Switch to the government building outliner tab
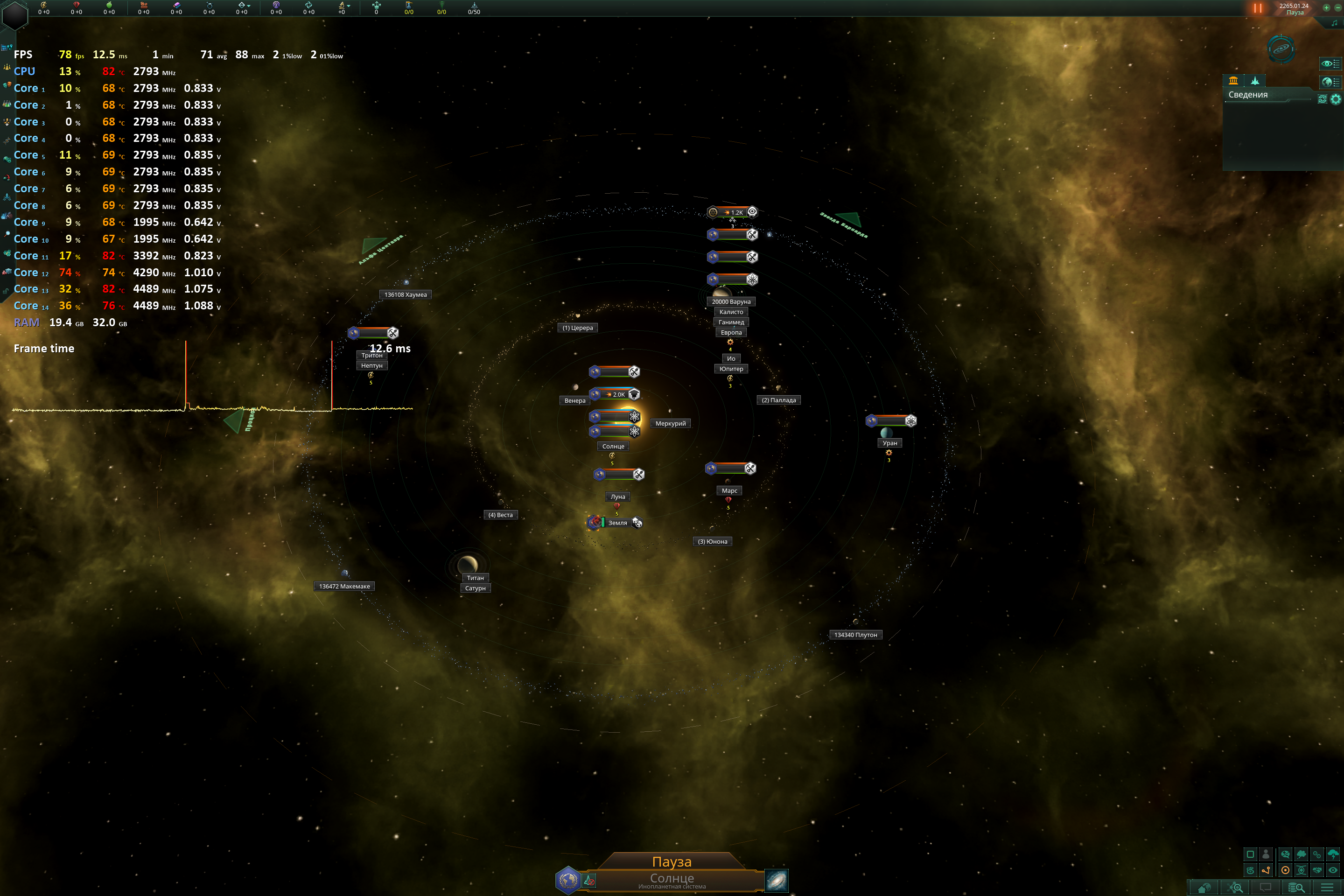 (1233, 81)
